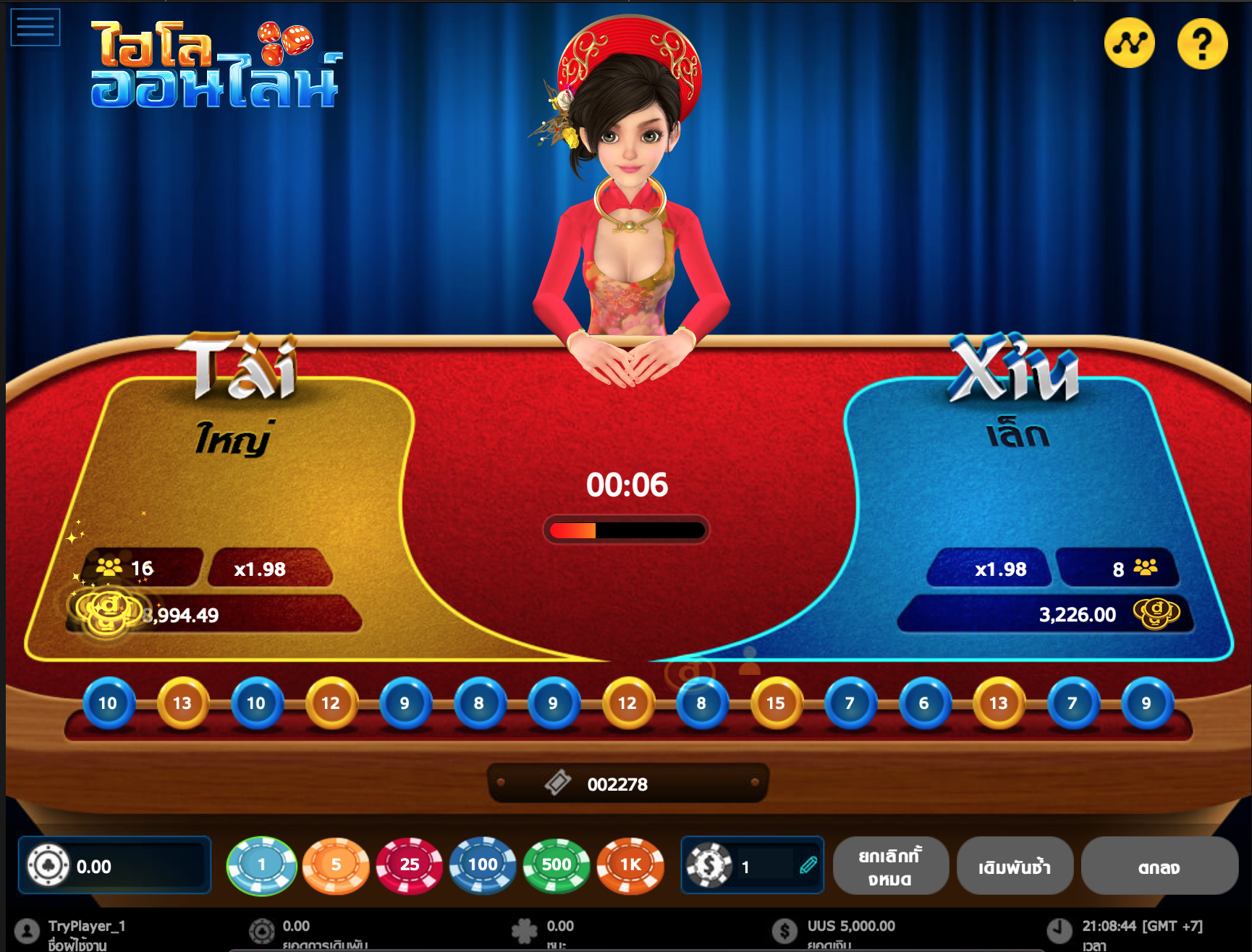1252x952 pixels.
Task: Expand round ticket 002278
Action: pos(626,783)
